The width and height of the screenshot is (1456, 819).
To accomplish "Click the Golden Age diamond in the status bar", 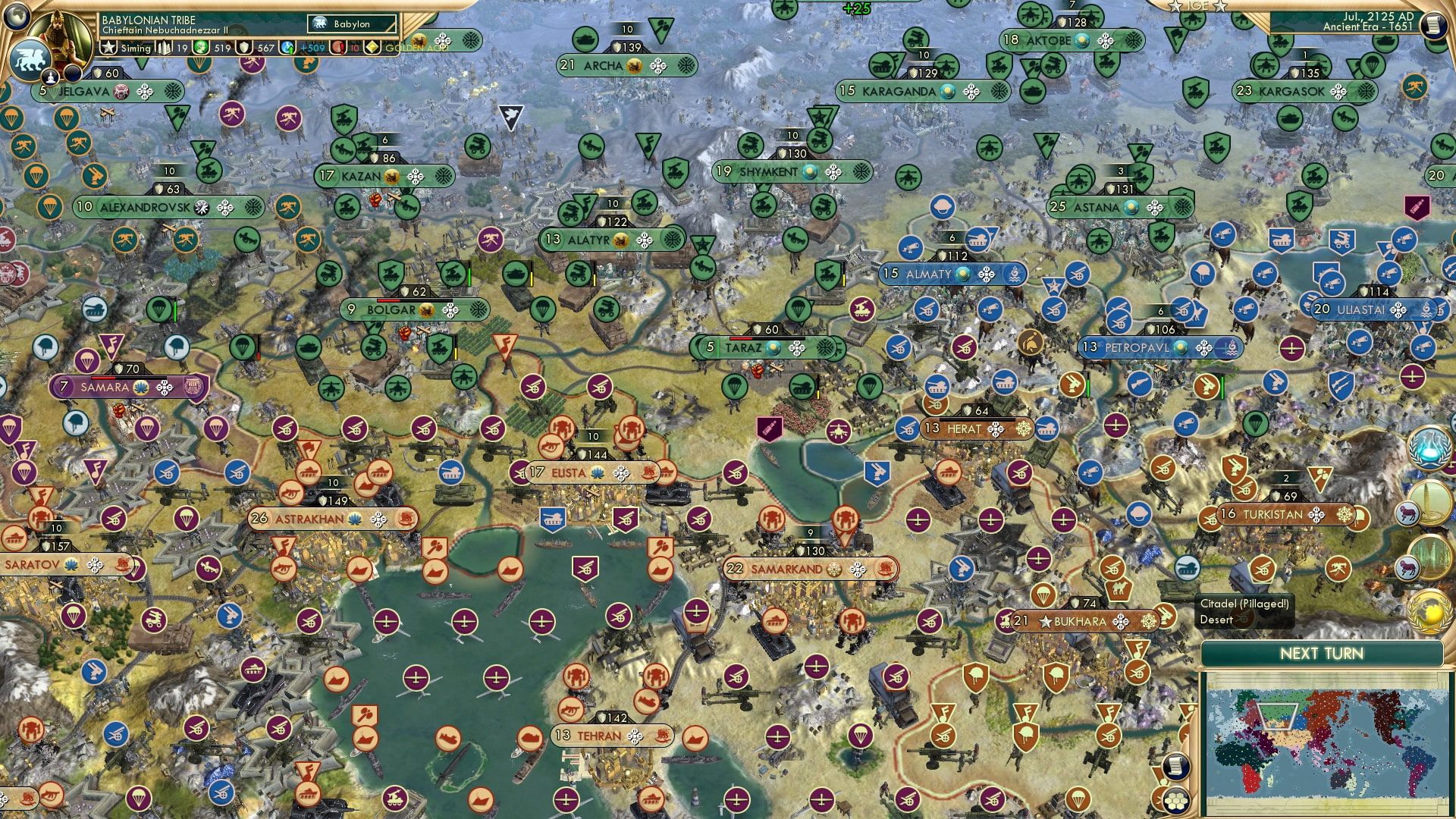I will pos(371,48).
